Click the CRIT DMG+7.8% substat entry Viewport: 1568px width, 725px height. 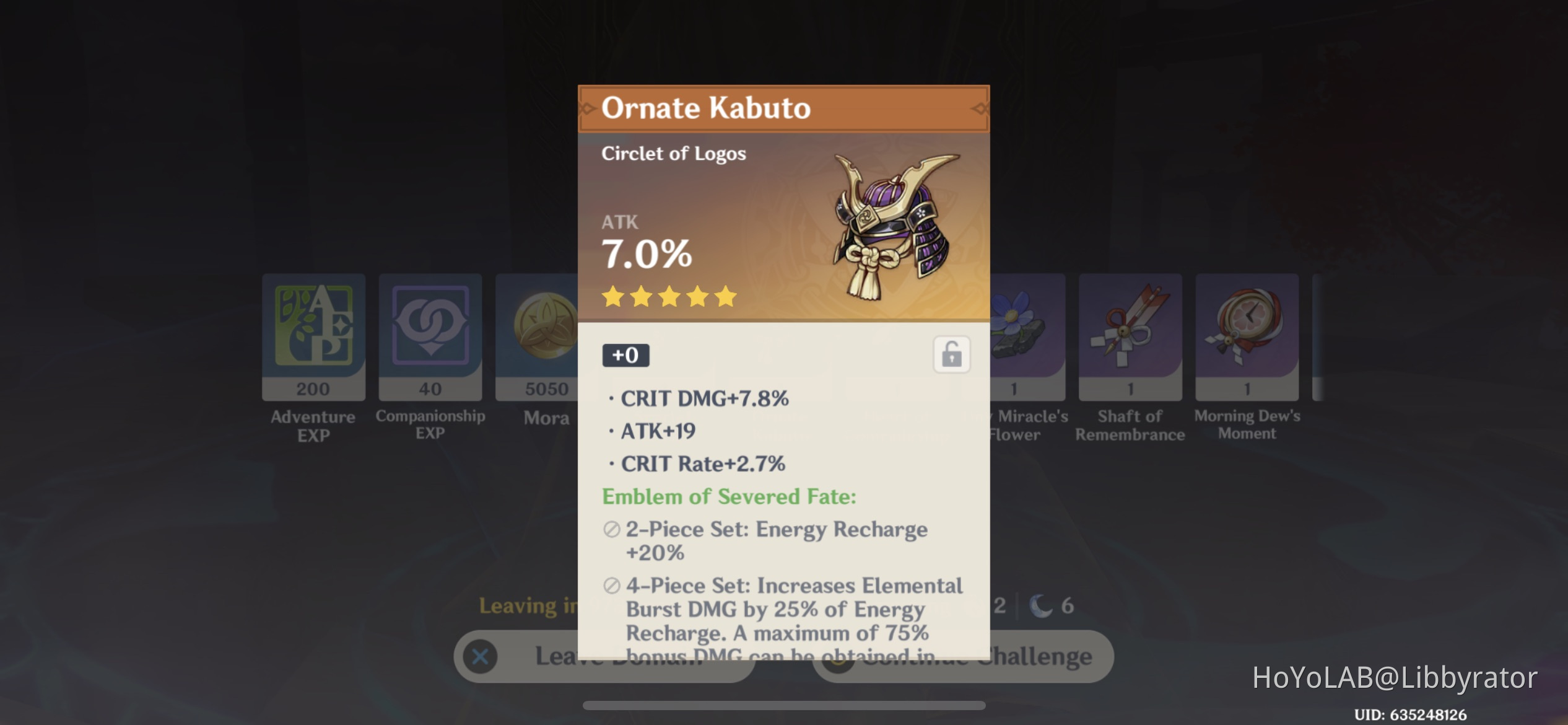(x=704, y=398)
